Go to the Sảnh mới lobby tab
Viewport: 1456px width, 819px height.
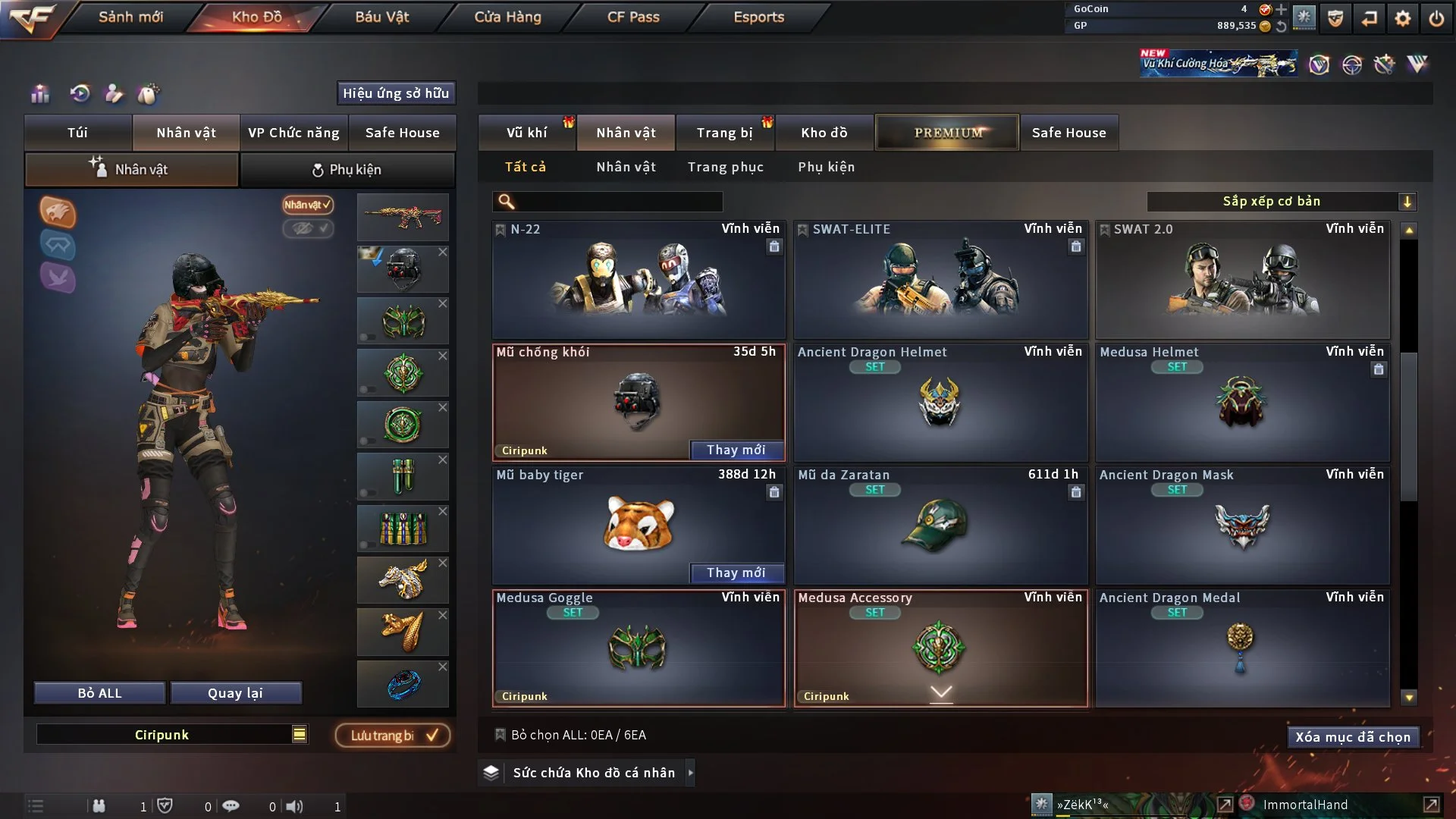click(x=130, y=17)
